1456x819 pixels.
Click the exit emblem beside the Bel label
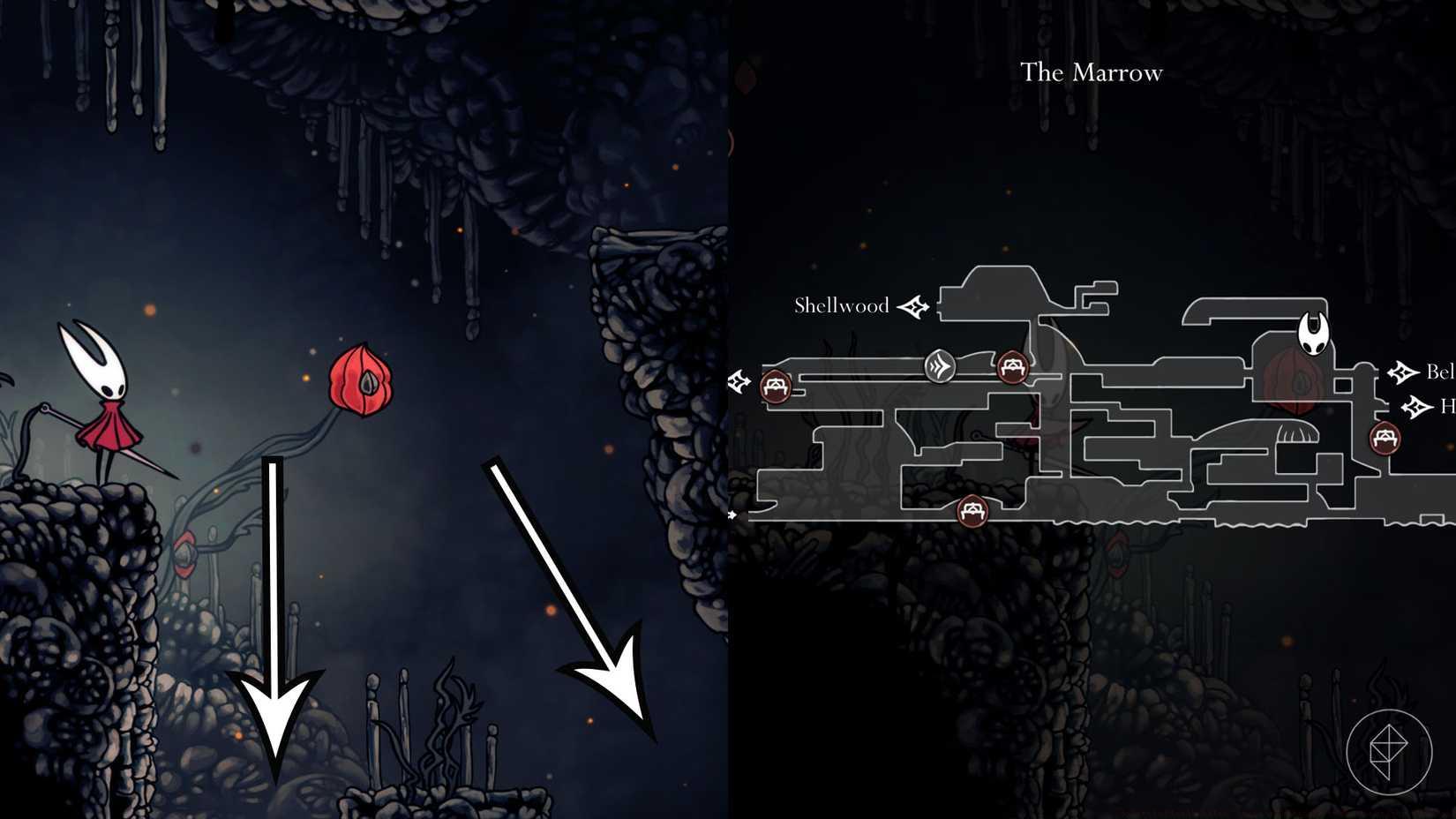click(x=1403, y=372)
